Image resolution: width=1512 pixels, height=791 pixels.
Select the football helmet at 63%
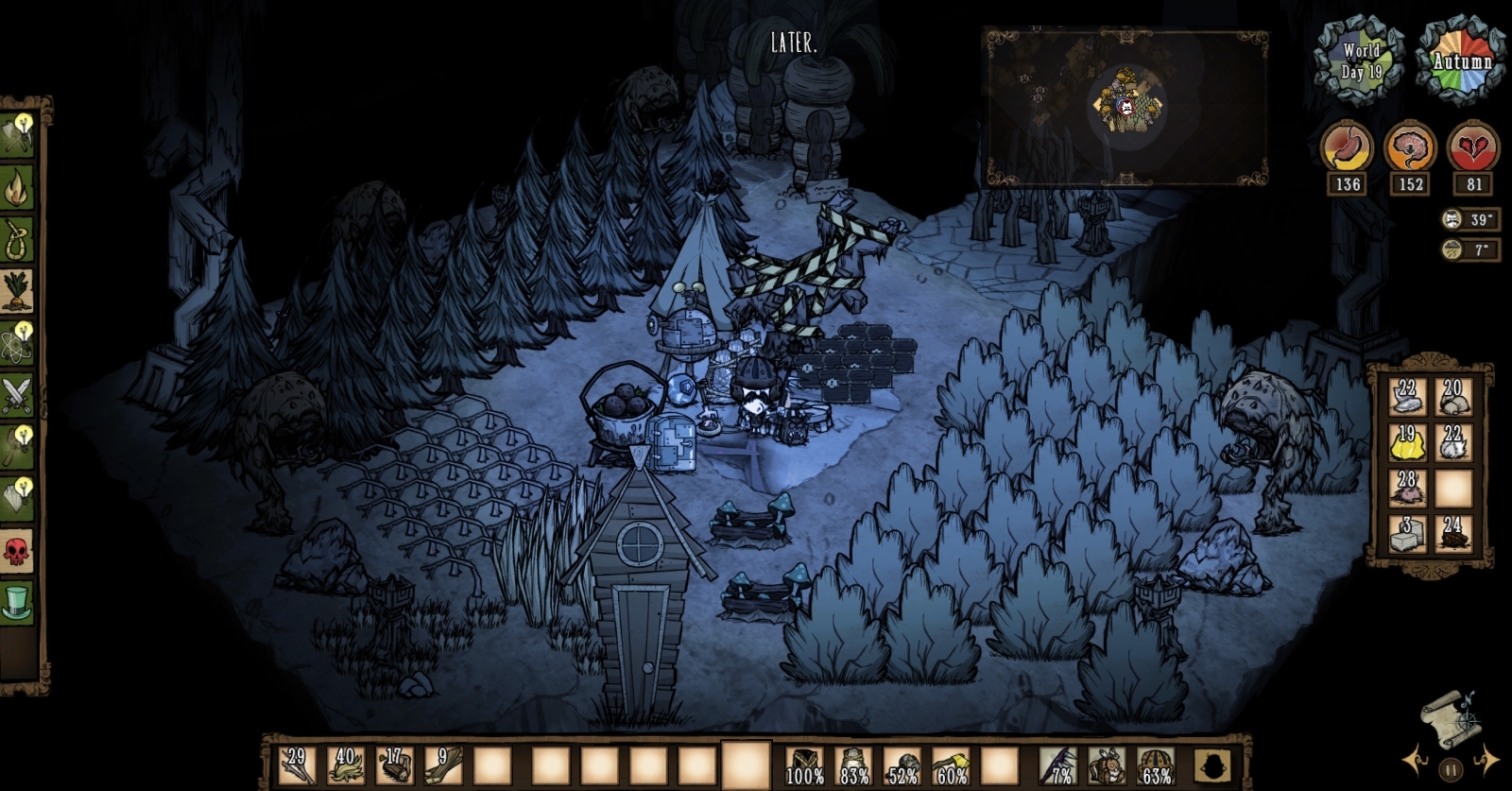1155,764
